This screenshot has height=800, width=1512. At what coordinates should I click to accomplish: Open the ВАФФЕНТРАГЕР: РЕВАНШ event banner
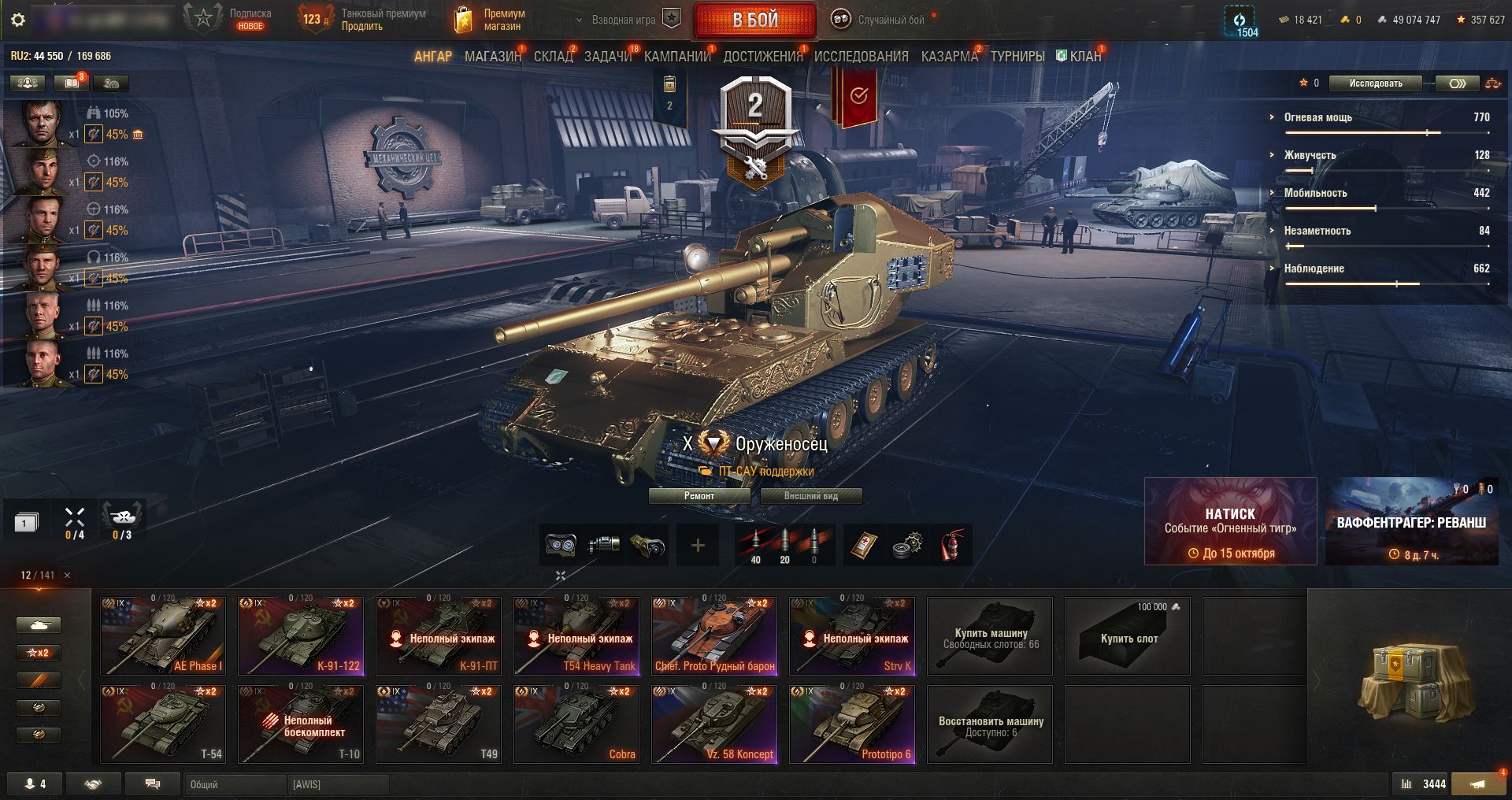coord(1411,521)
